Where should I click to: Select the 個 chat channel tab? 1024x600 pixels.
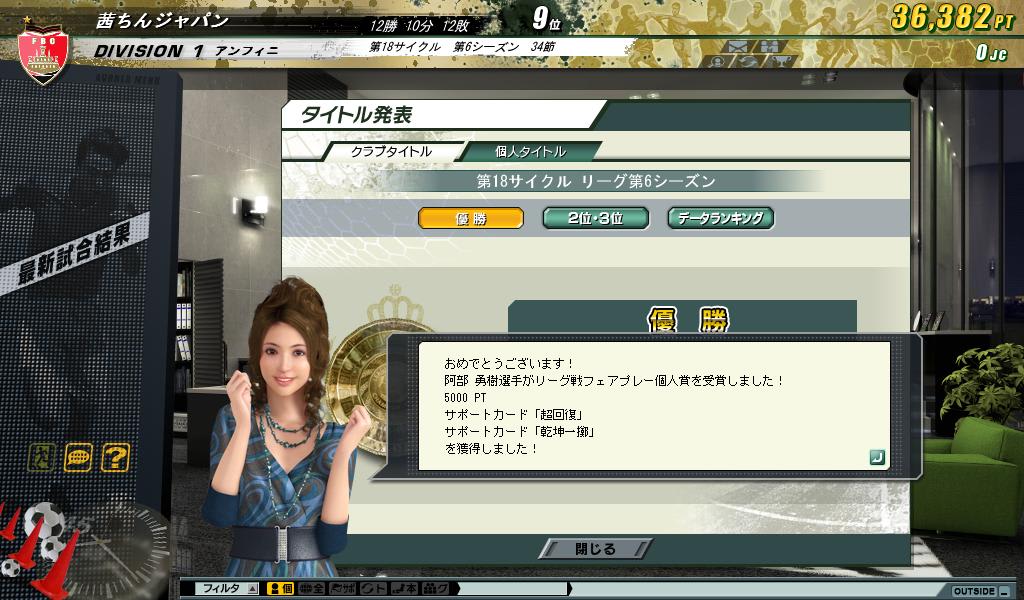click(x=281, y=589)
